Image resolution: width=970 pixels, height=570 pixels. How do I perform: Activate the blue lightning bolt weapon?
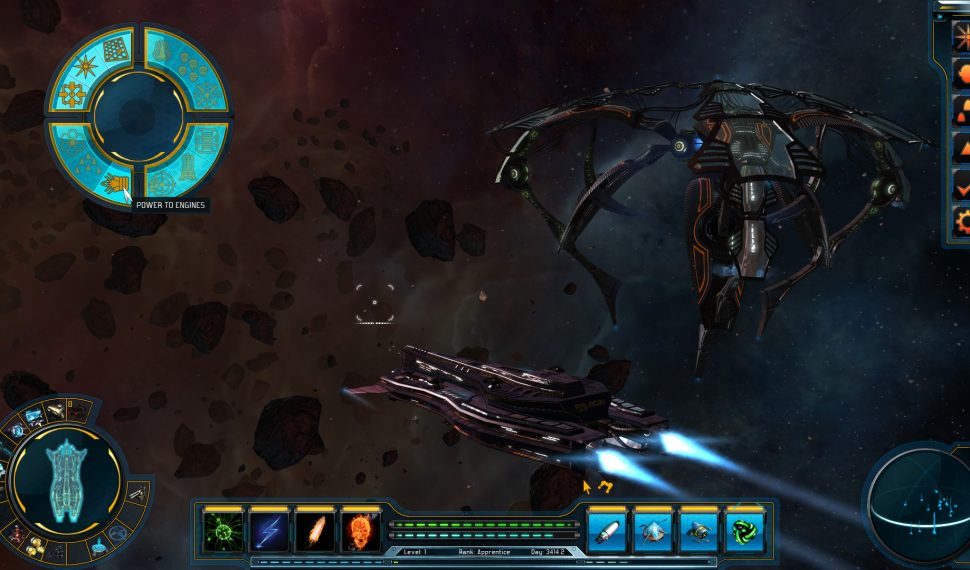tap(268, 530)
